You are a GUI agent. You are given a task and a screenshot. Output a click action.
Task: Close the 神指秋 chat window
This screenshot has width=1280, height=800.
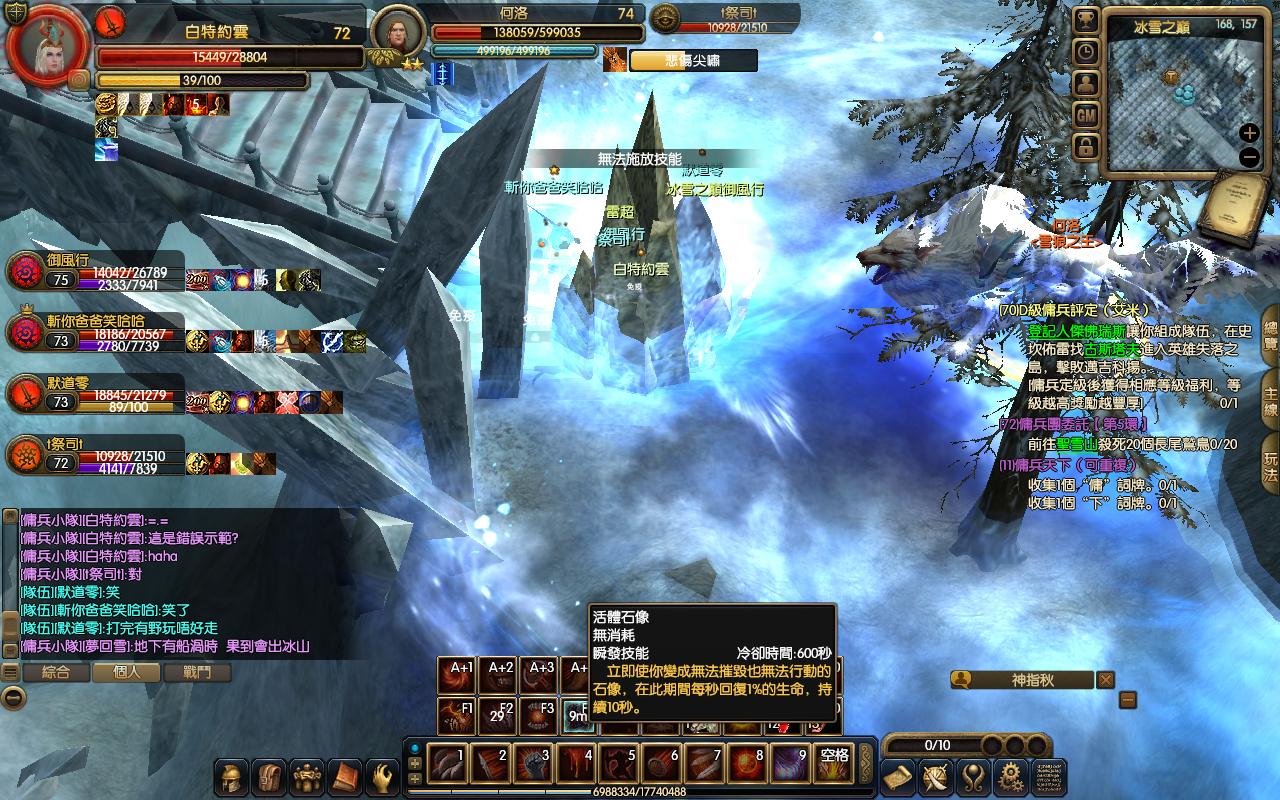click(x=1105, y=680)
